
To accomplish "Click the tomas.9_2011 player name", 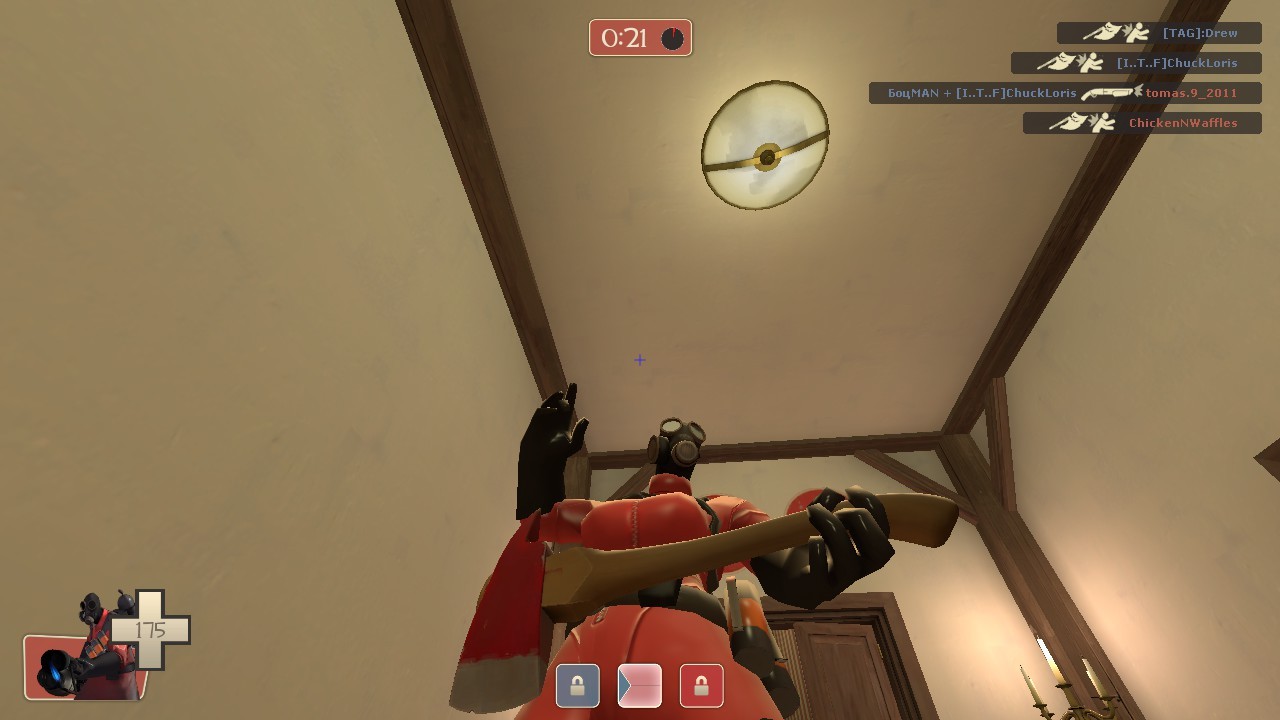I will tap(1190, 92).
